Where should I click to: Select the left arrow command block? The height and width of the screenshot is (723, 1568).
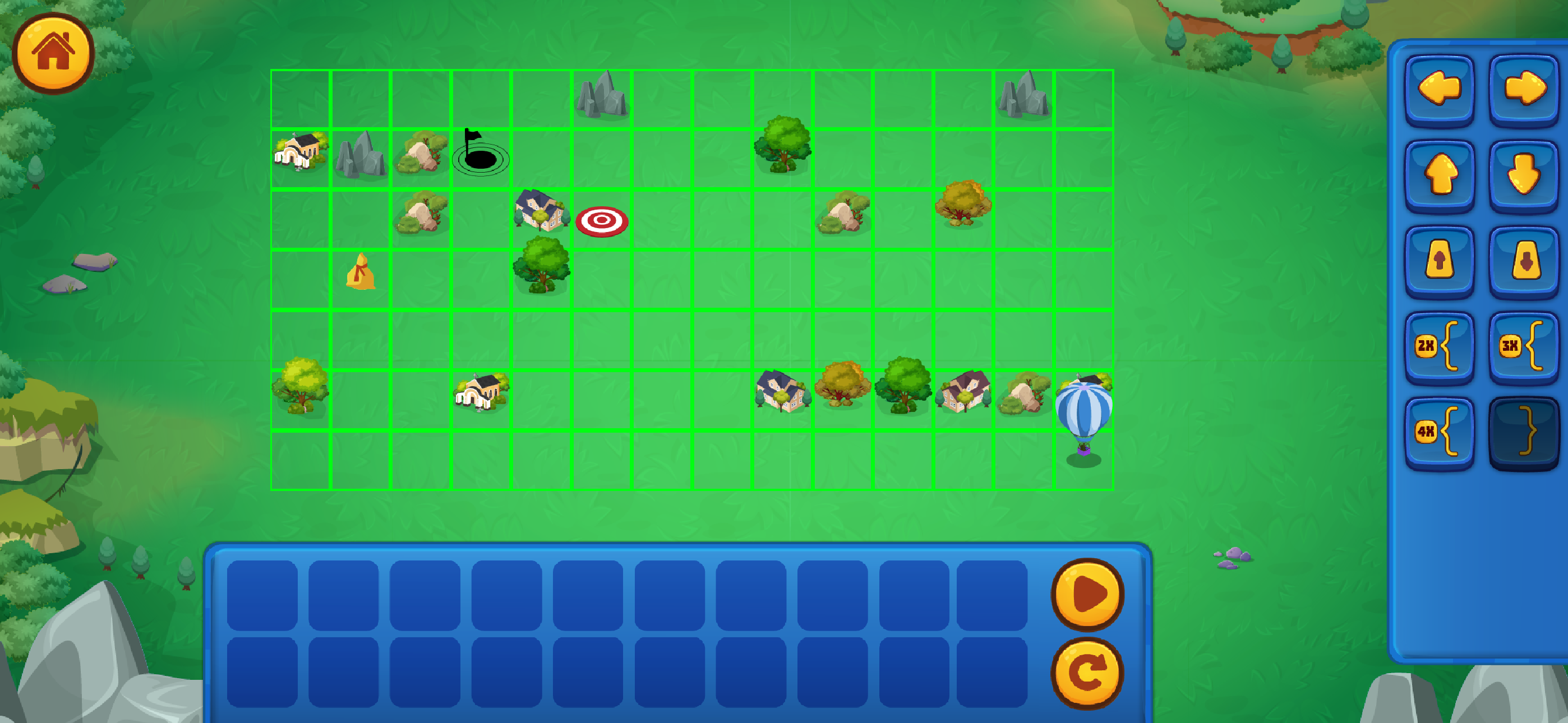click(1440, 87)
